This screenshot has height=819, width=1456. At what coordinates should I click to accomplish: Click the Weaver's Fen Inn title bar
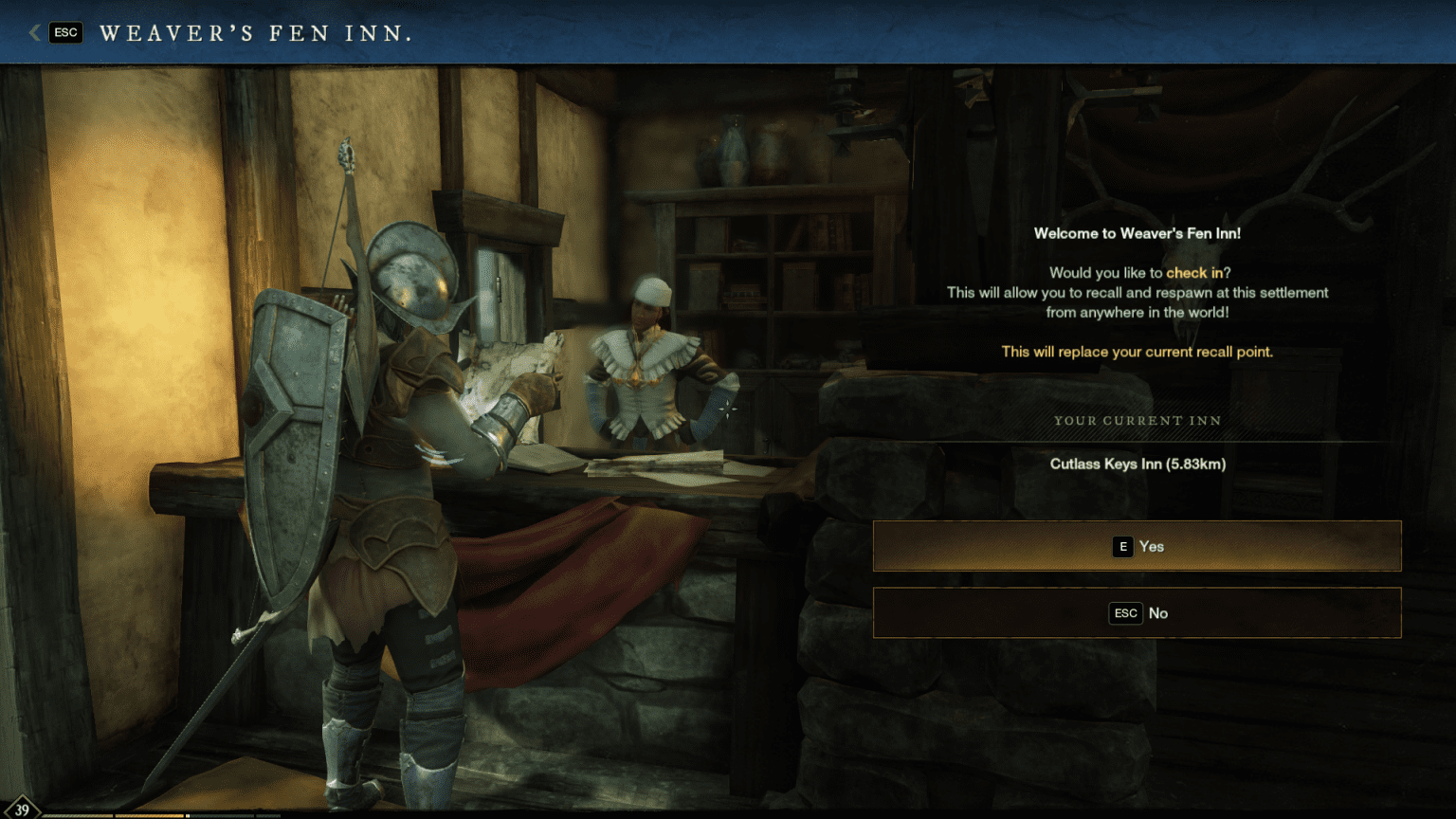[258, 32]
